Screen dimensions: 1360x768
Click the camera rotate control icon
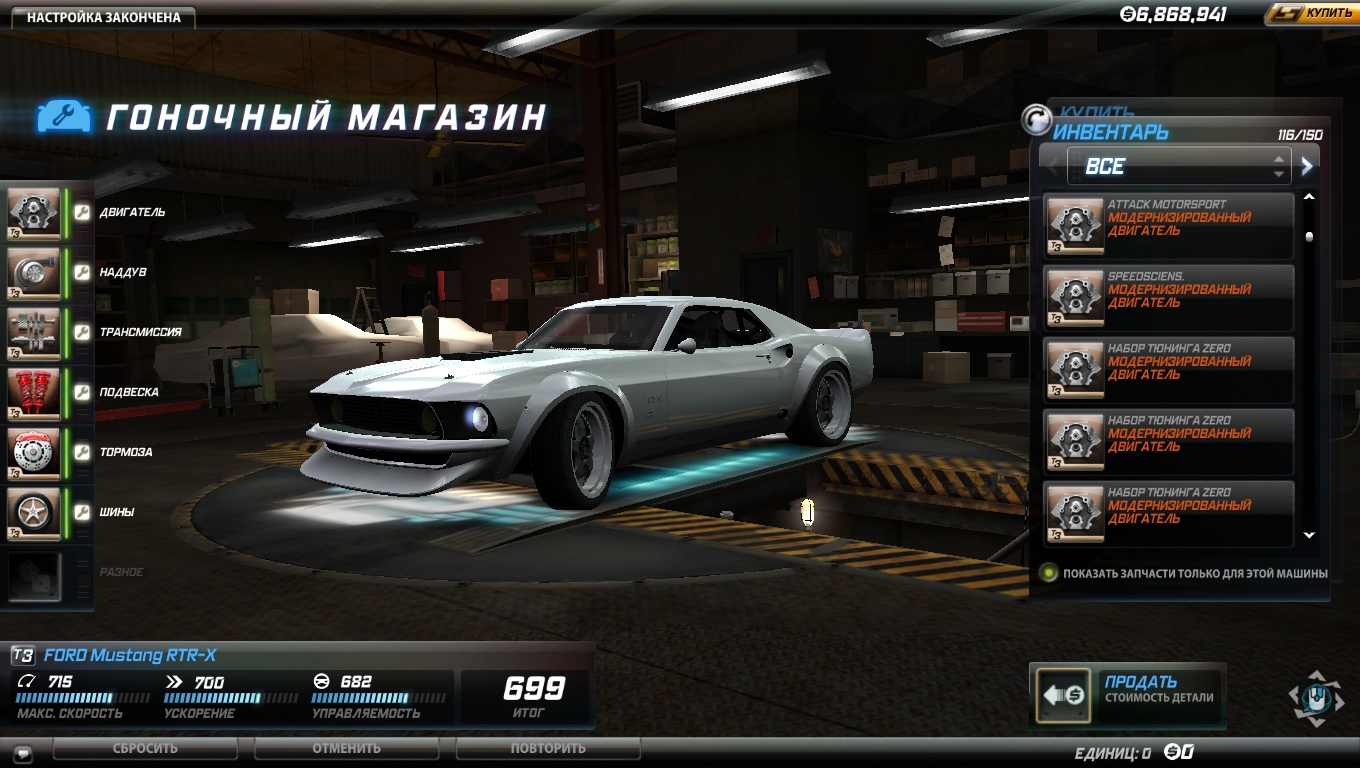(x=1316, y=696)
